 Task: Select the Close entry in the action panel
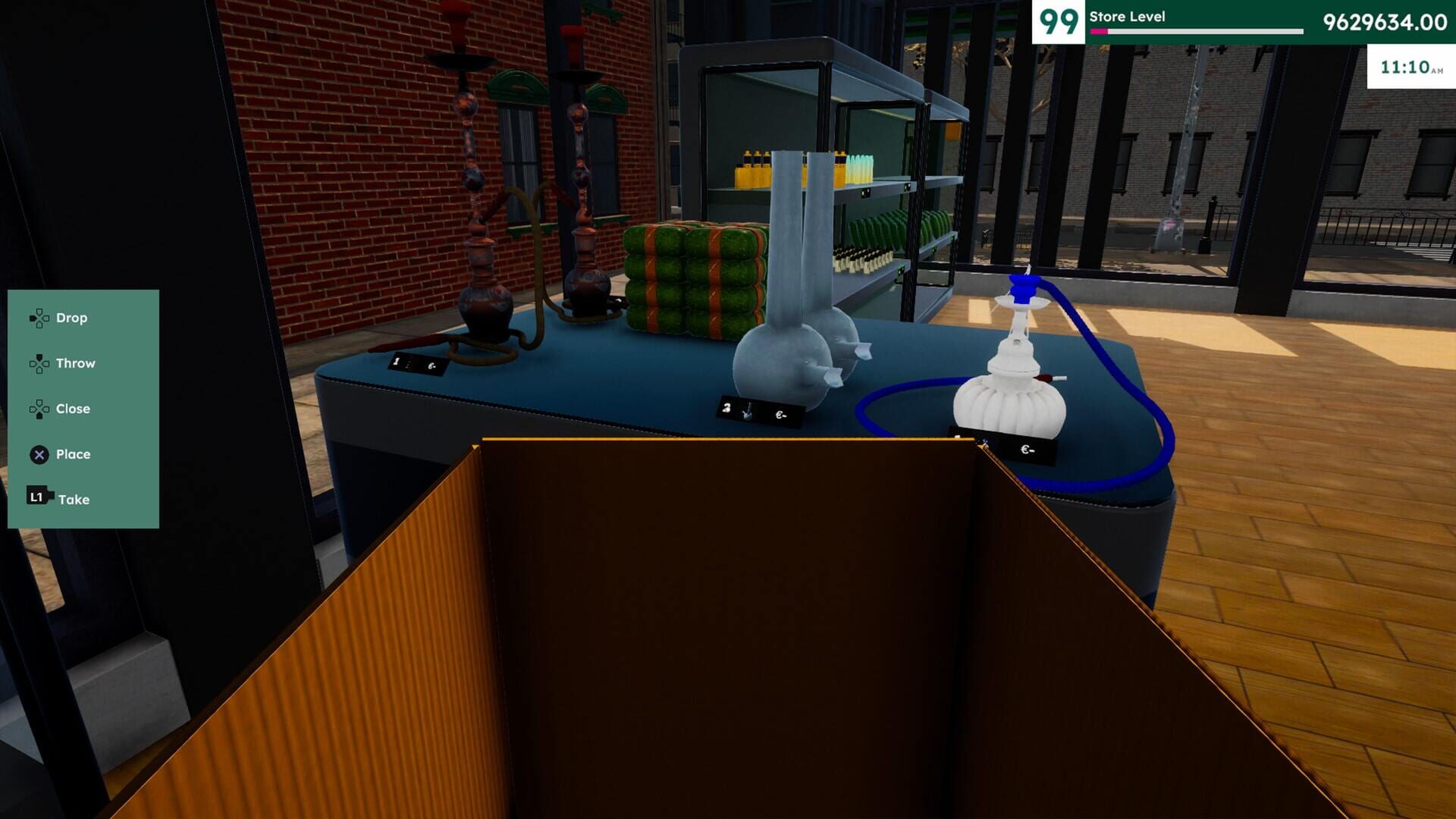(72, 409)
